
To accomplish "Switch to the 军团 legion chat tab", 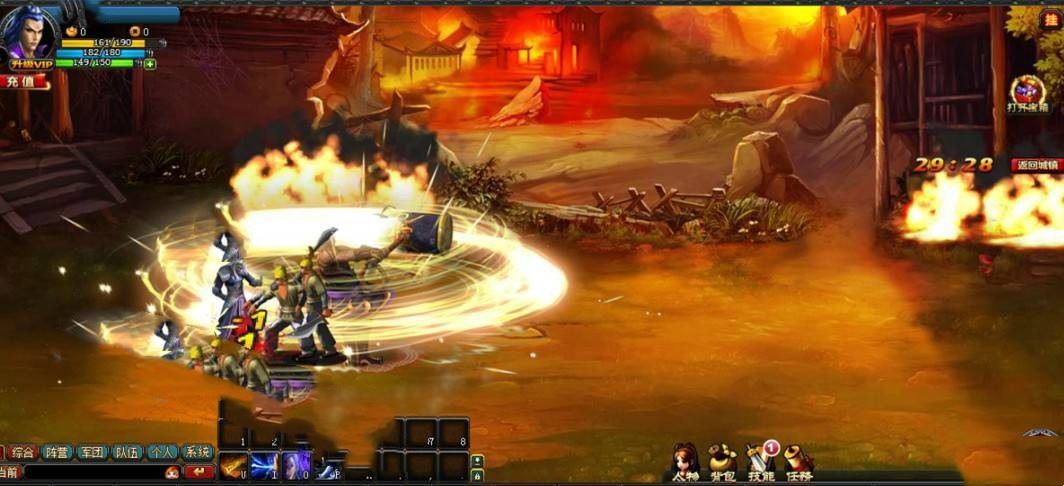I will click(x=92, y=452).
